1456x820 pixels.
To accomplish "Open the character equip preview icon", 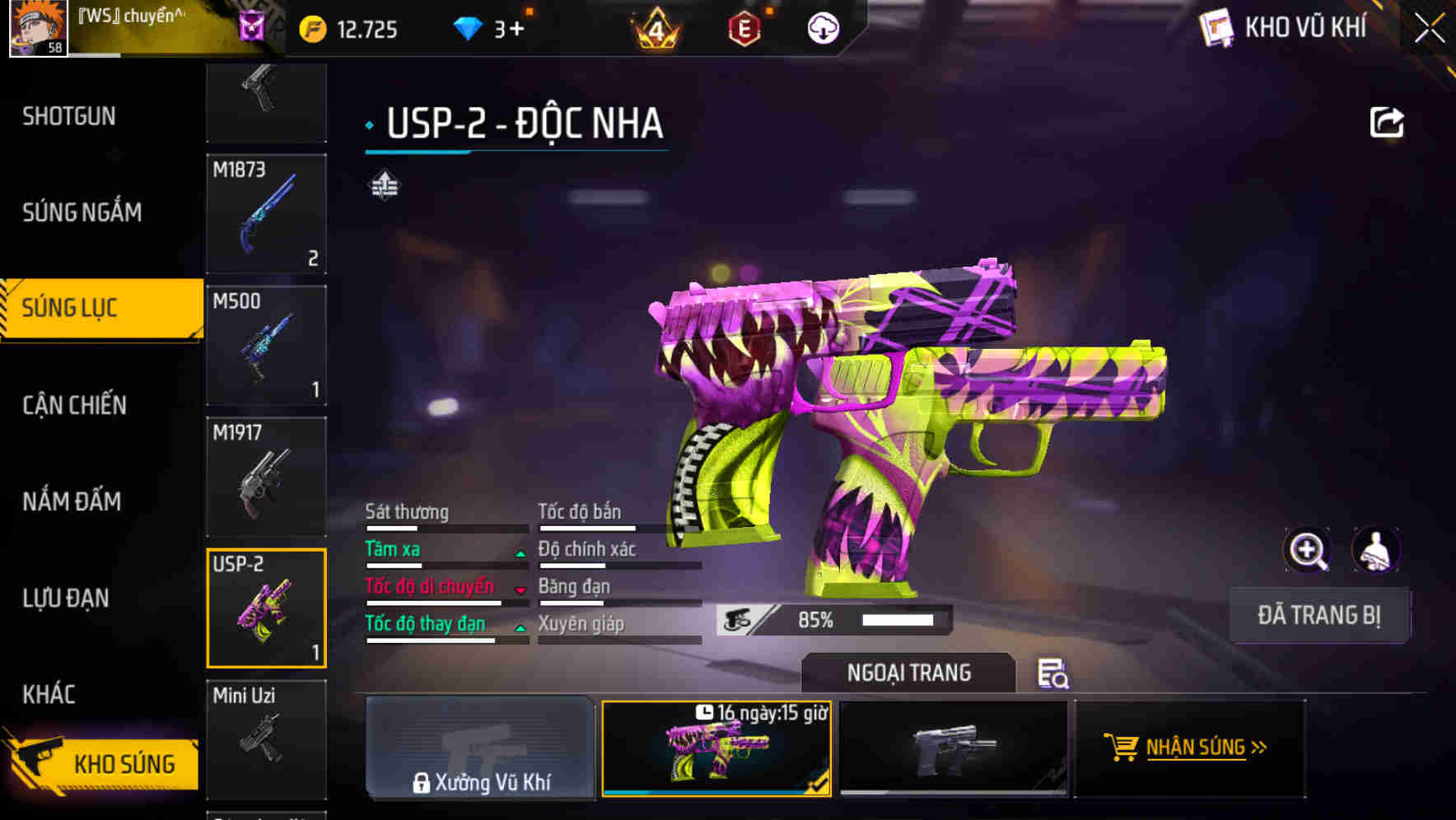I will [1378, 550].
